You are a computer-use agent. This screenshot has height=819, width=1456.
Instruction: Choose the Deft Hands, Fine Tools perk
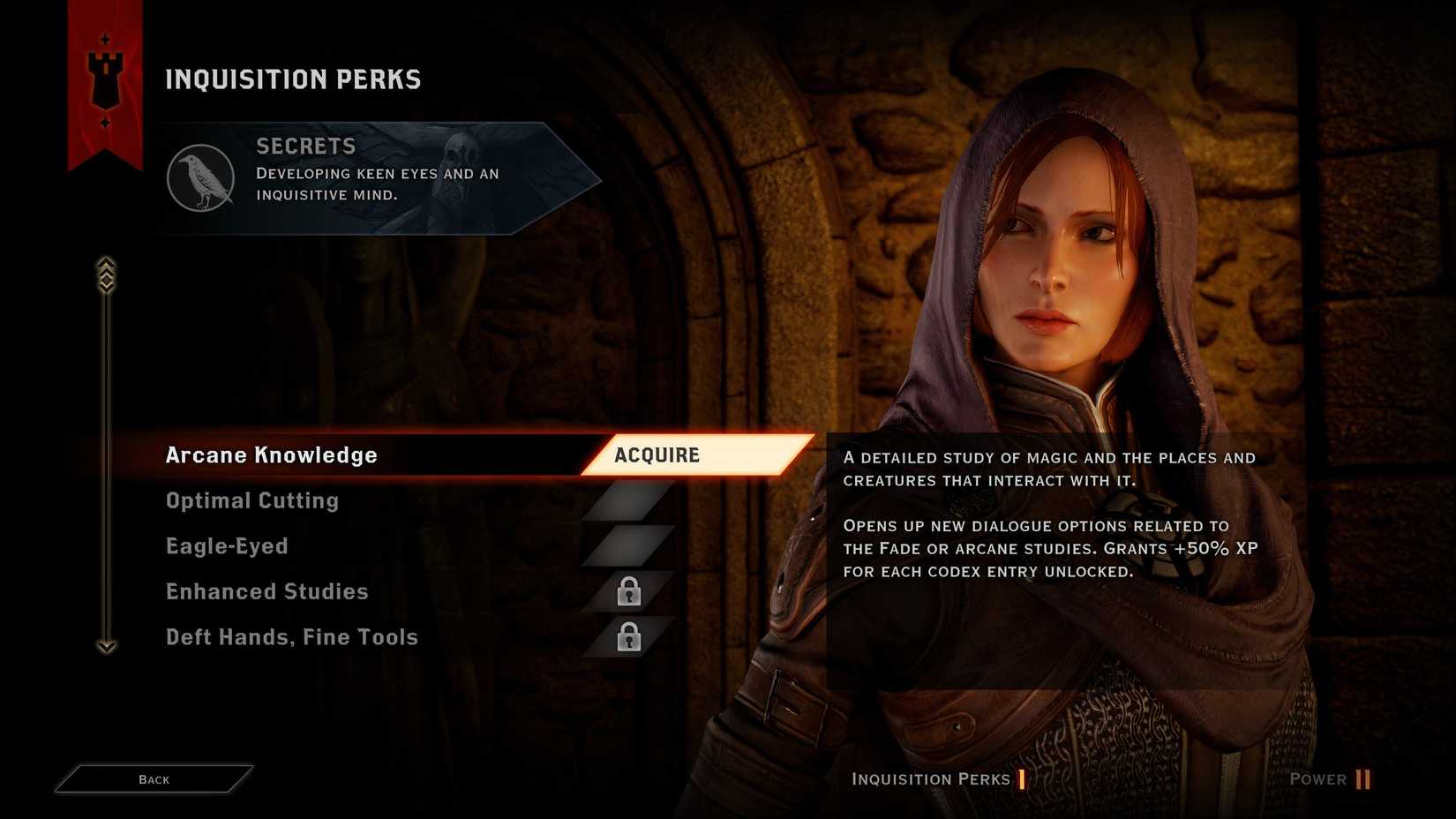point(291,637)
